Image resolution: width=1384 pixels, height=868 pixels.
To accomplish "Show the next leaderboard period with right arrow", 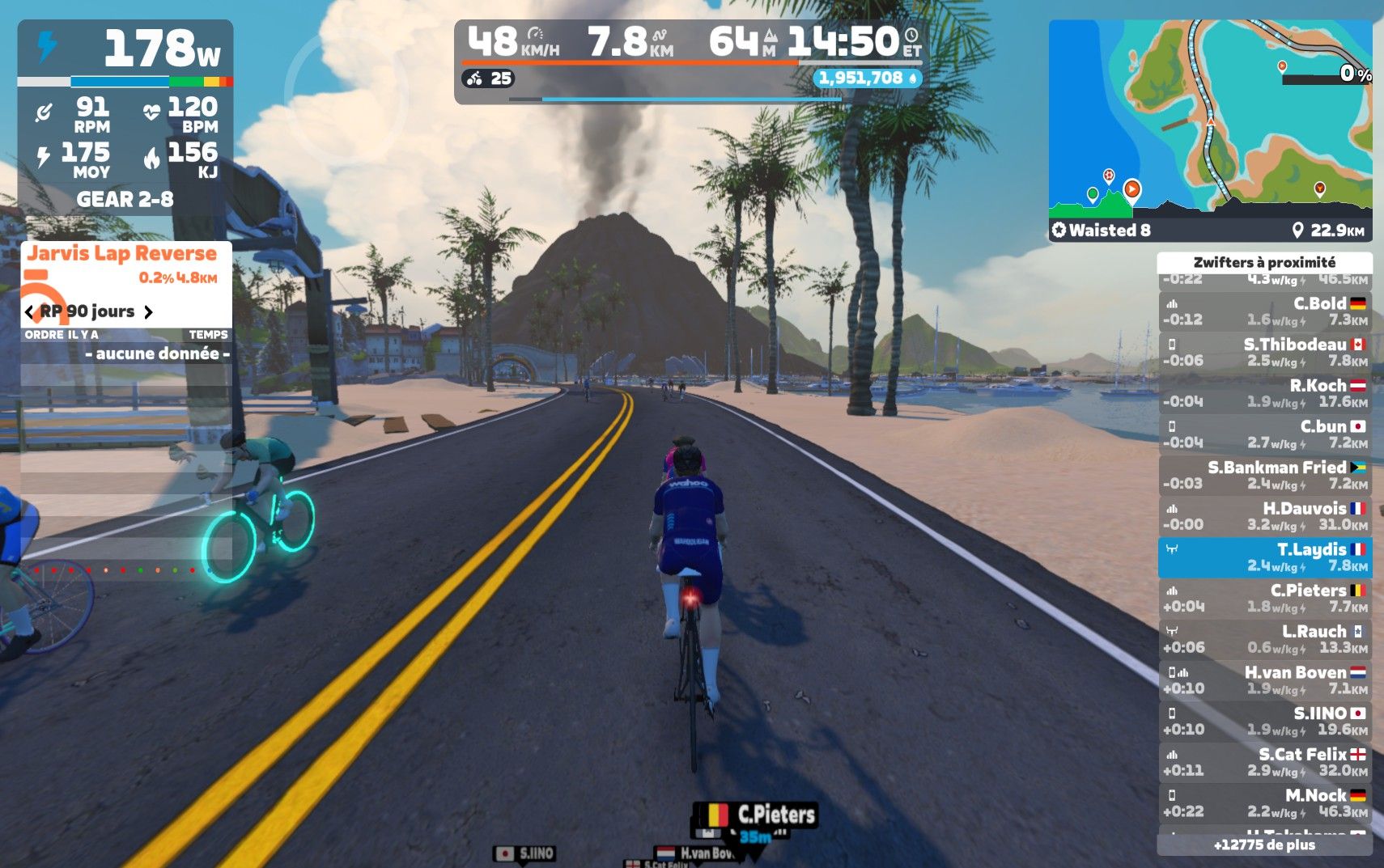I will point(148,312).
